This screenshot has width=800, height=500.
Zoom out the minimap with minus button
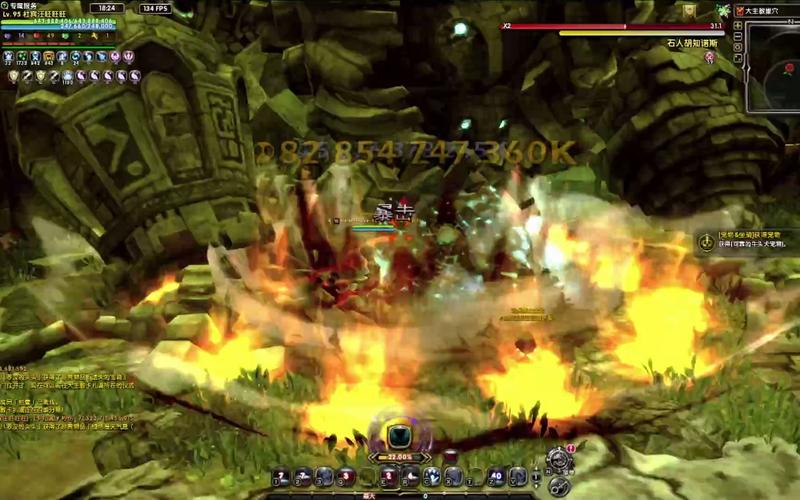pos(738,36)
